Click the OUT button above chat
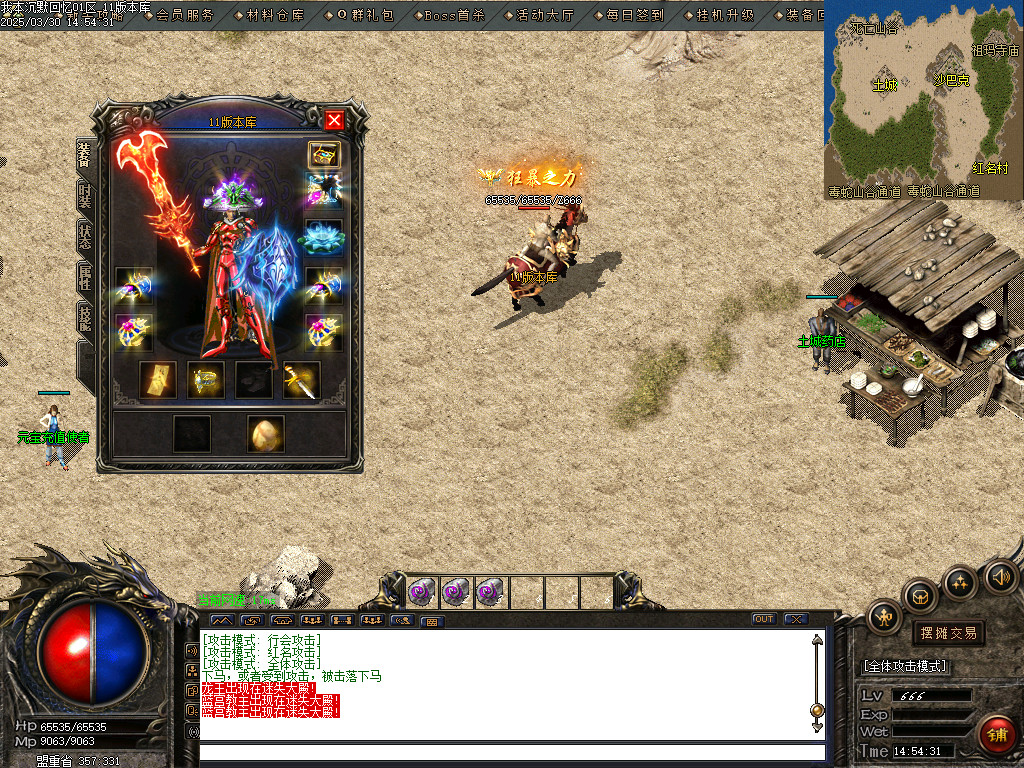1024x768 pixels. click(x=764, y=619)
